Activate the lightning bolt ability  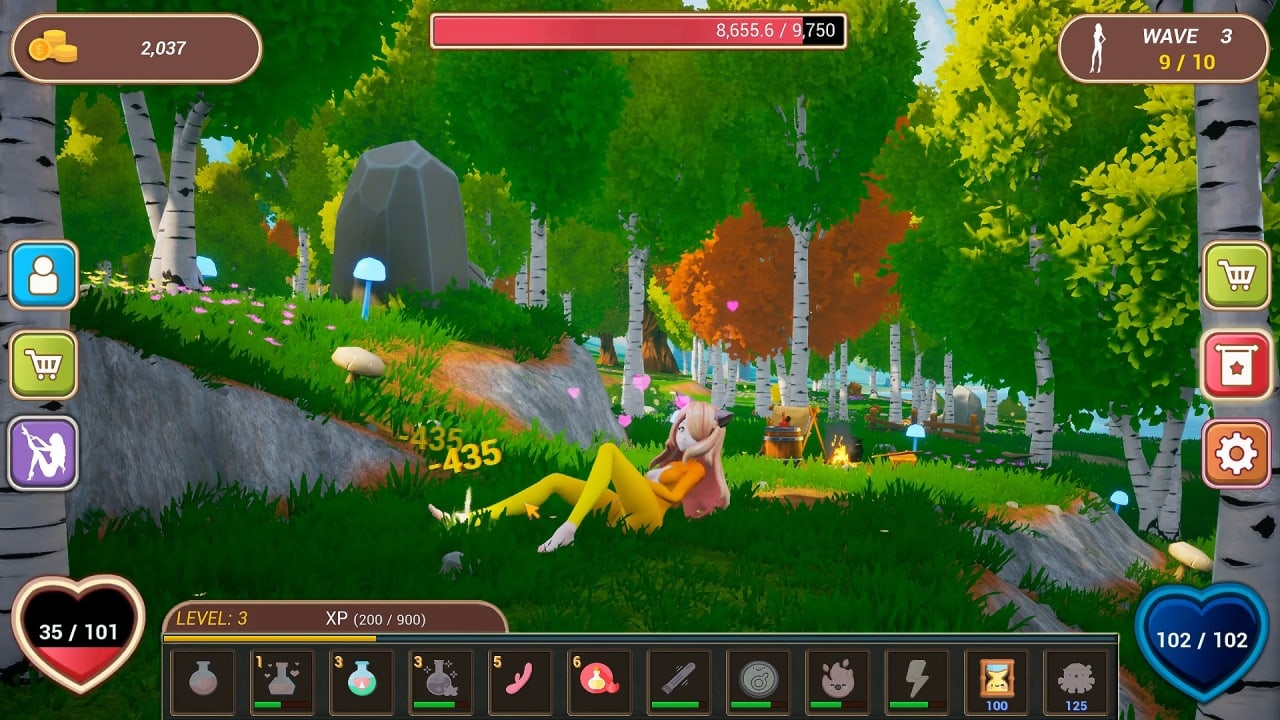click(917, 681)
